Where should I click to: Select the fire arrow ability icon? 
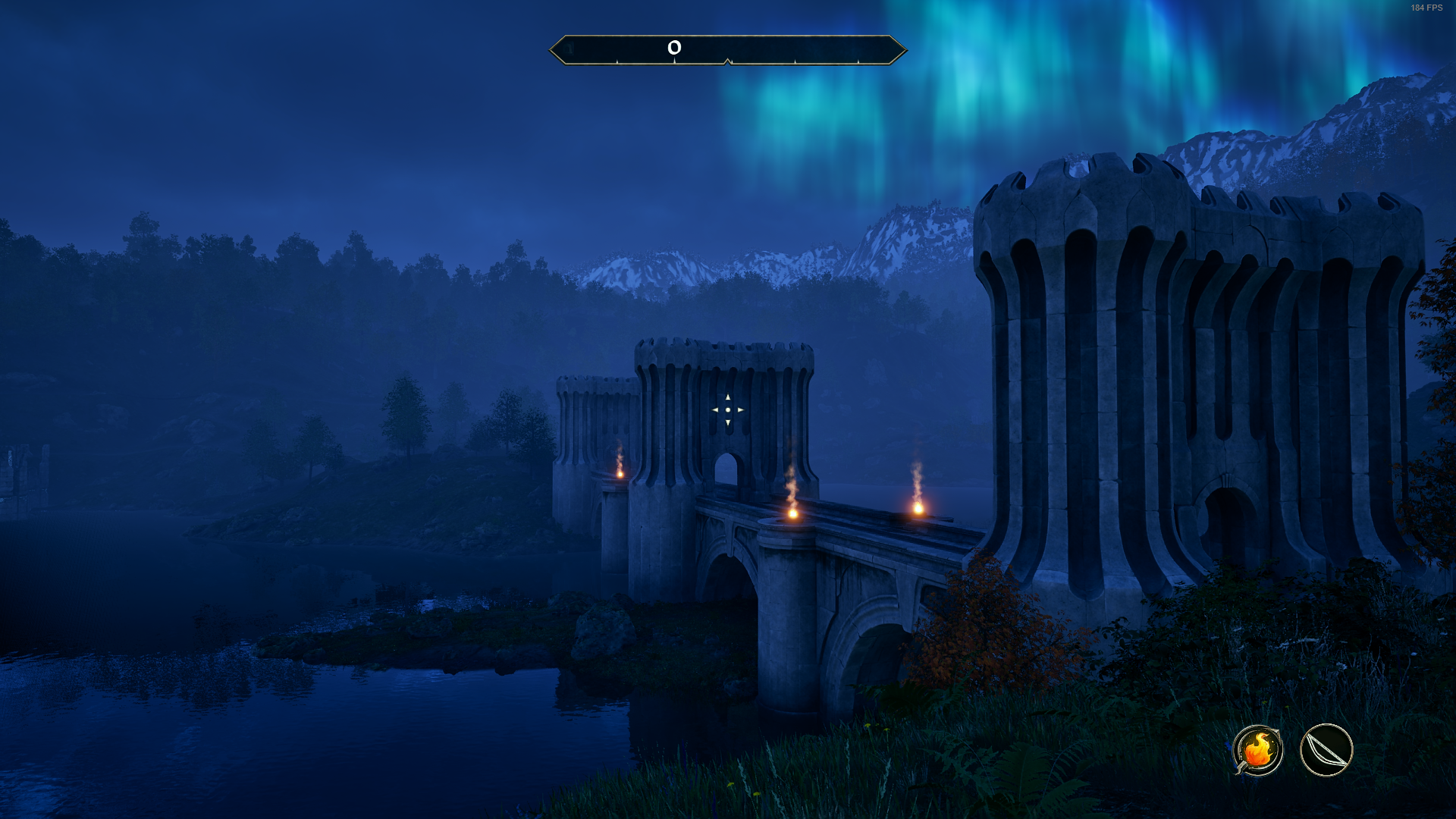click(1257, 750)
